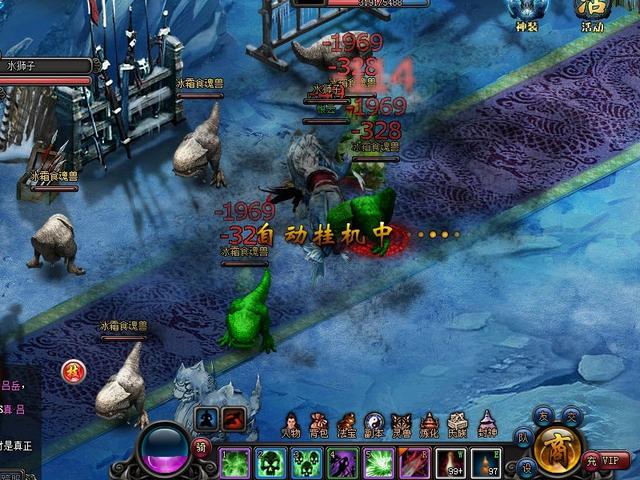The image size is (640, 480).
Task: Open the 背包 backpack
Action: coord(319,427)
